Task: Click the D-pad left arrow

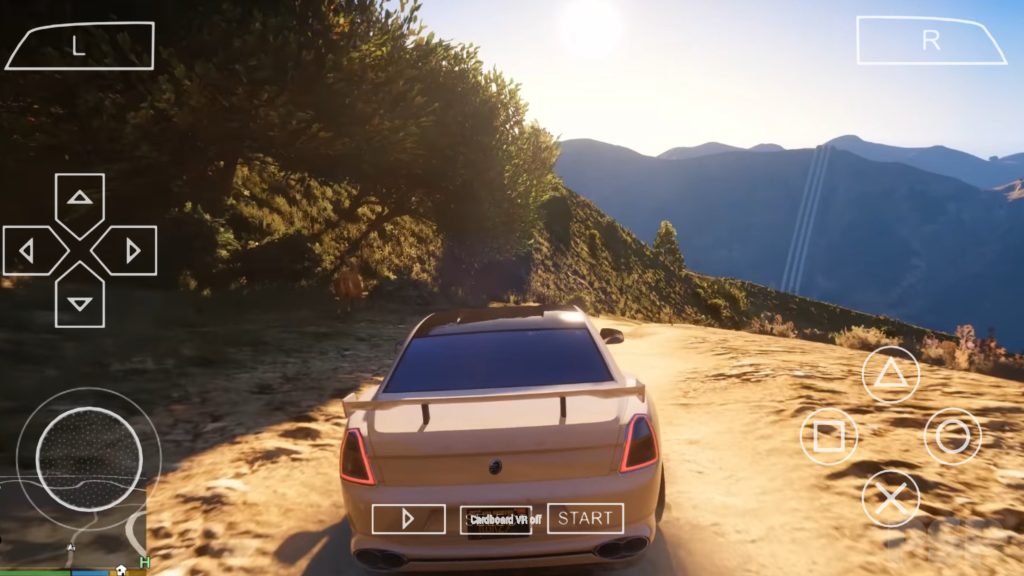Action: (29, 250)
